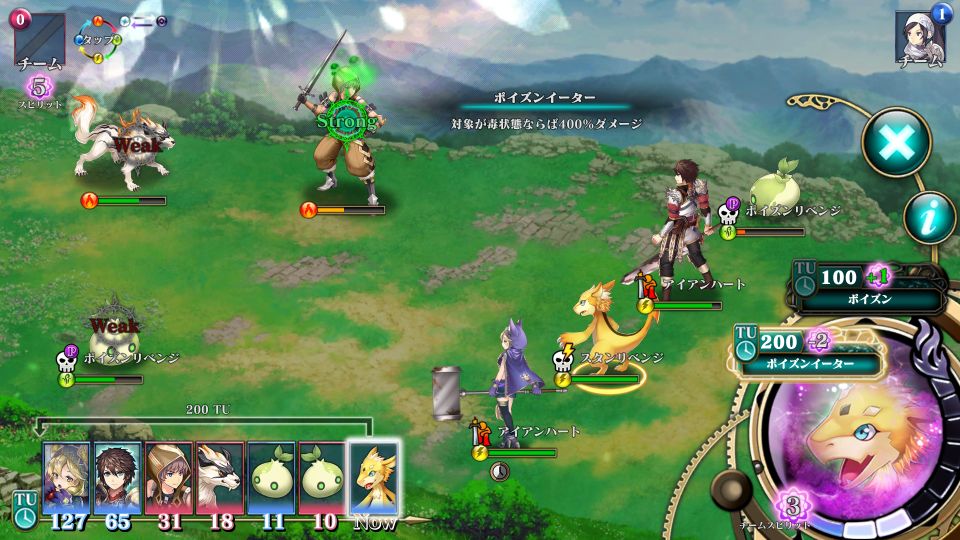Select hooded girl turn order portrait

pos(168,478)
